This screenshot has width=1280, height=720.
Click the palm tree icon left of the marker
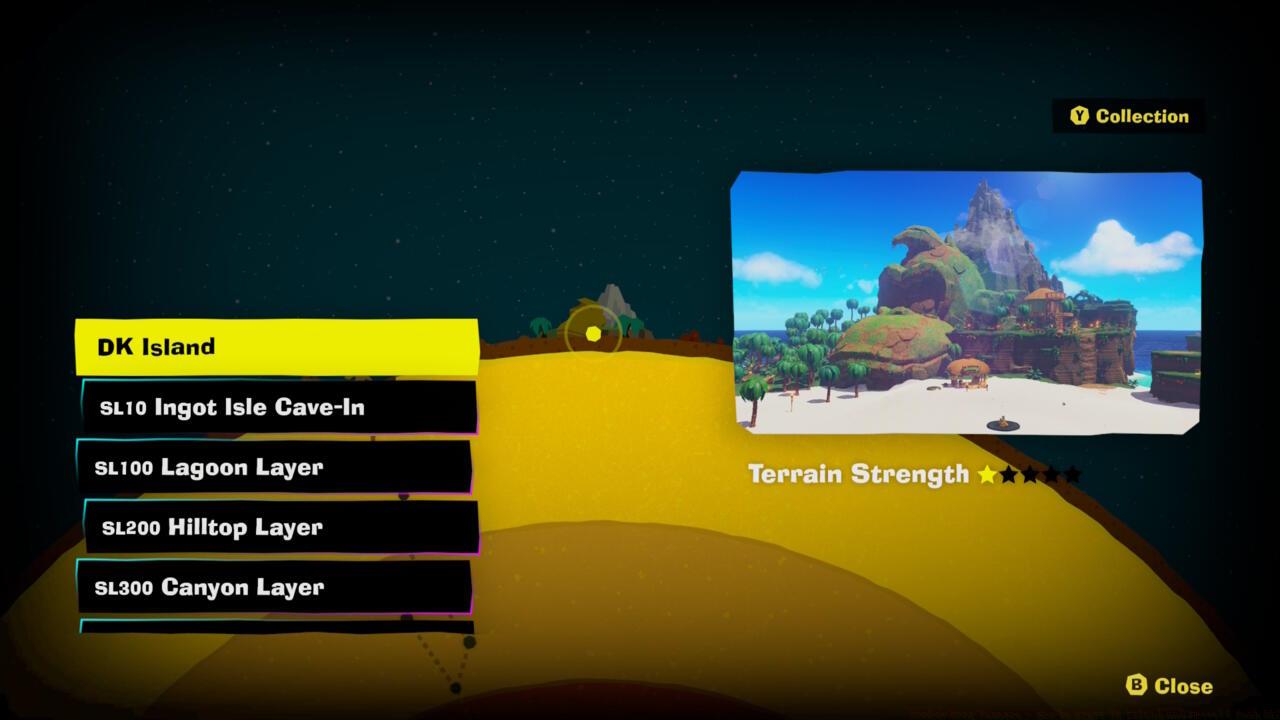pos(540,326)
